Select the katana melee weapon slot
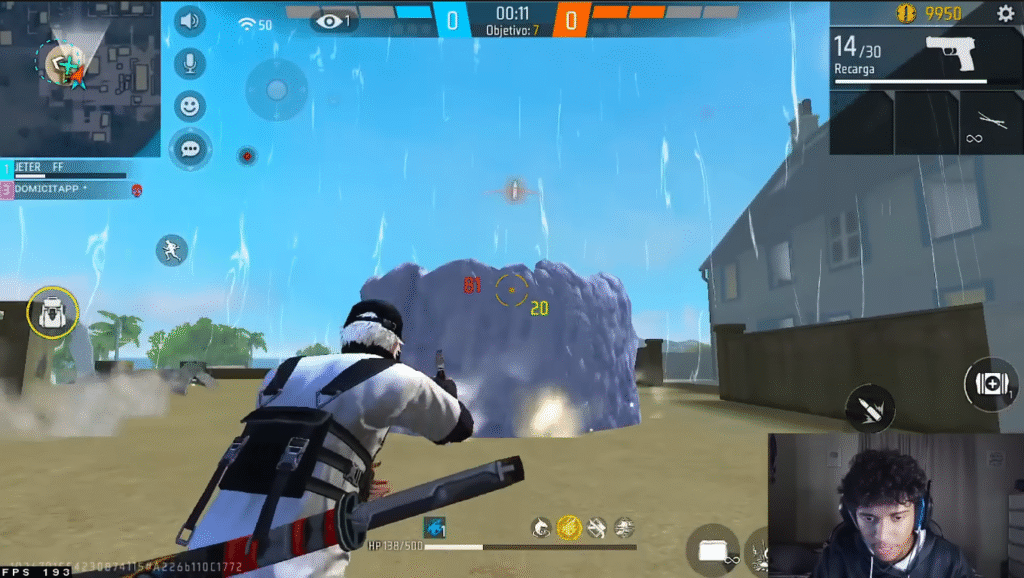This screenshot has width=1024, height=578. [x=990, y=123]
